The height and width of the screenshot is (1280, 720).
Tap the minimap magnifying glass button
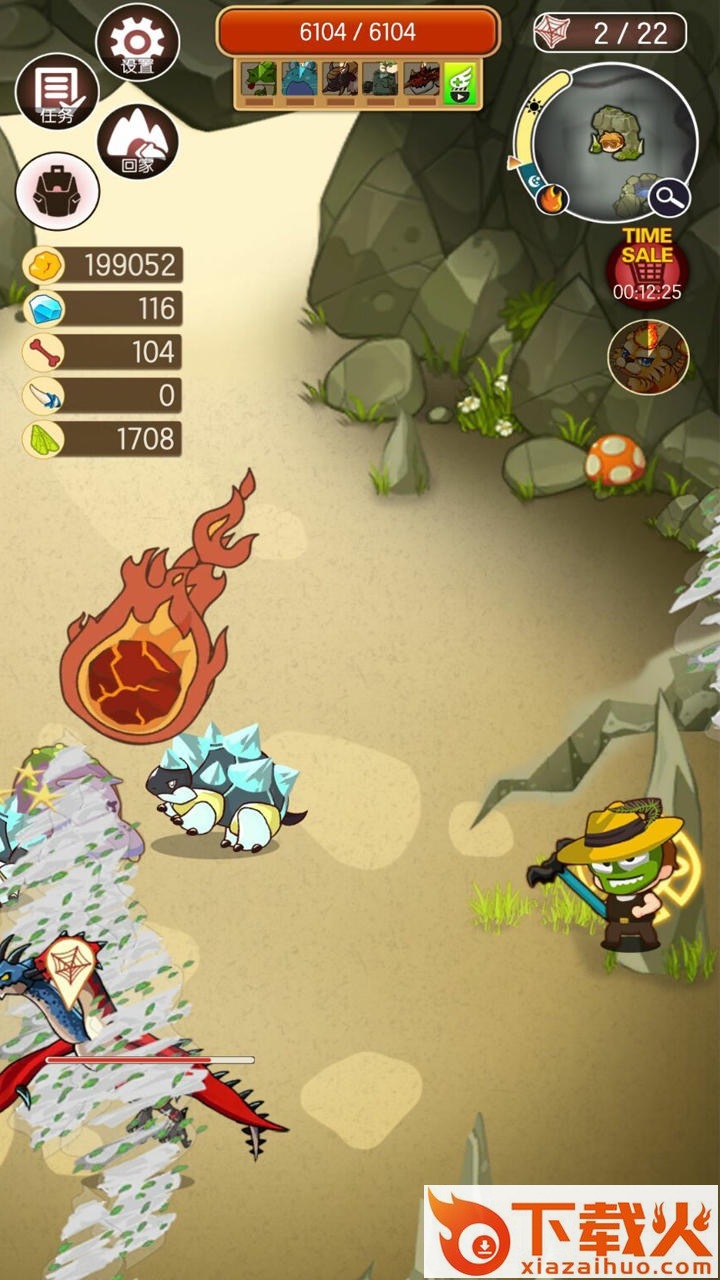pos(669,198)
